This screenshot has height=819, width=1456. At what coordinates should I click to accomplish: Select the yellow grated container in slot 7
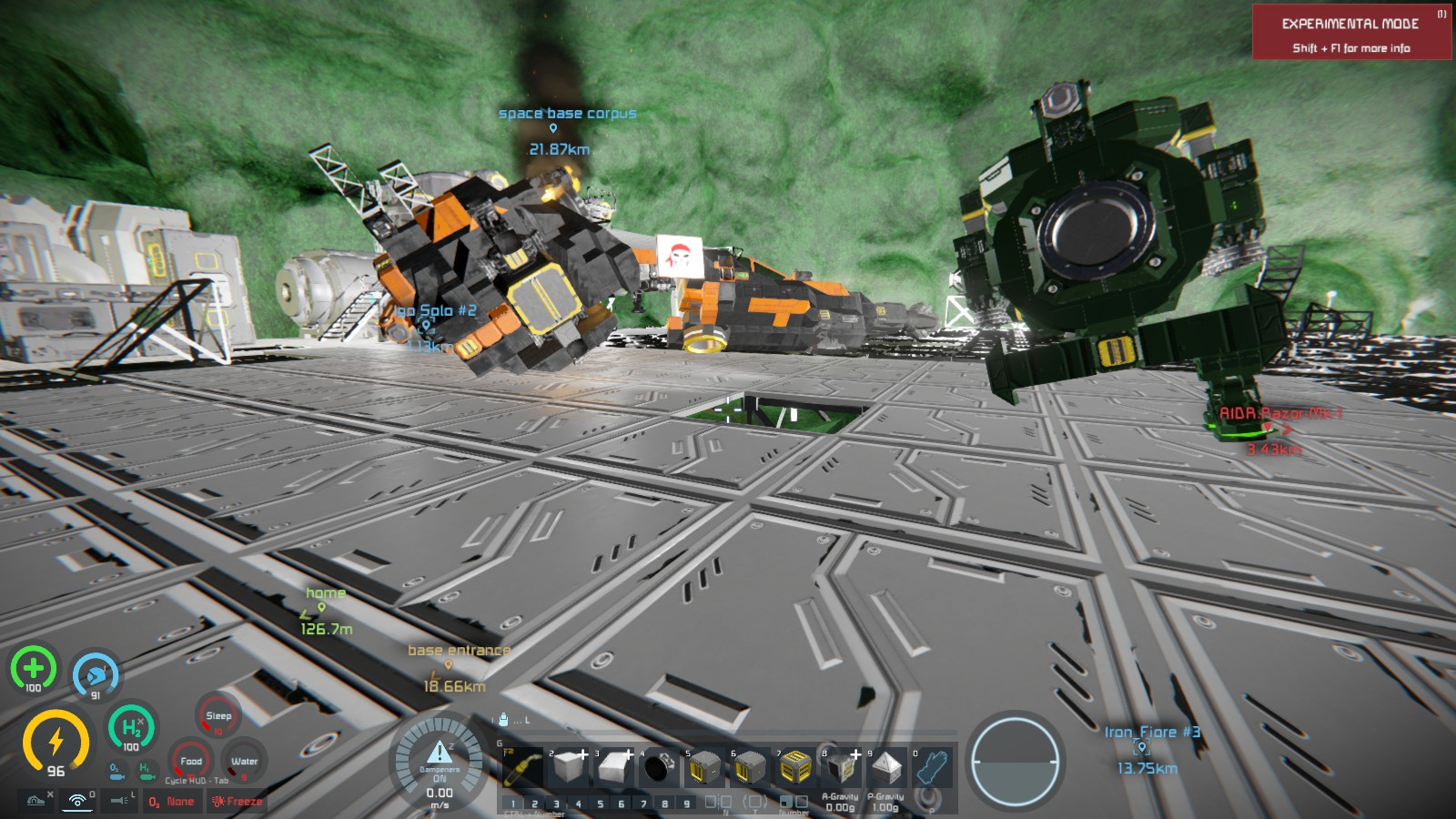pos(795,769)
